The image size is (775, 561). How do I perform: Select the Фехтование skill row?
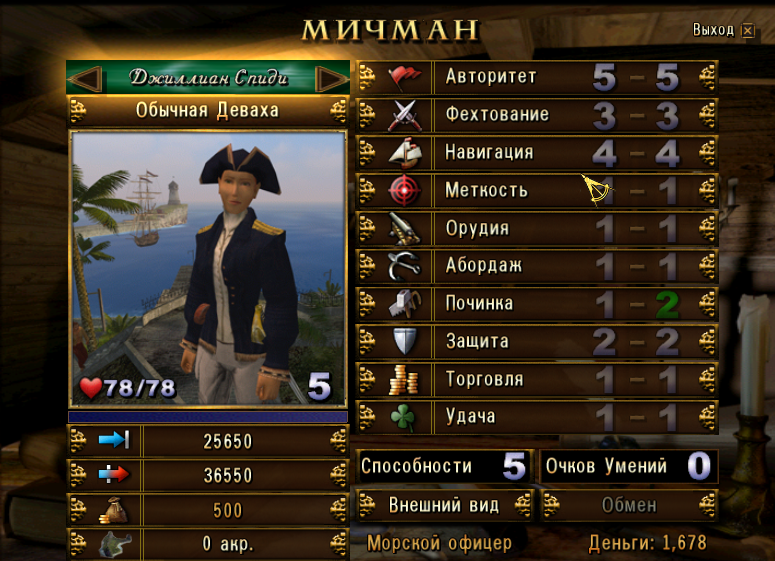(537, 115)
